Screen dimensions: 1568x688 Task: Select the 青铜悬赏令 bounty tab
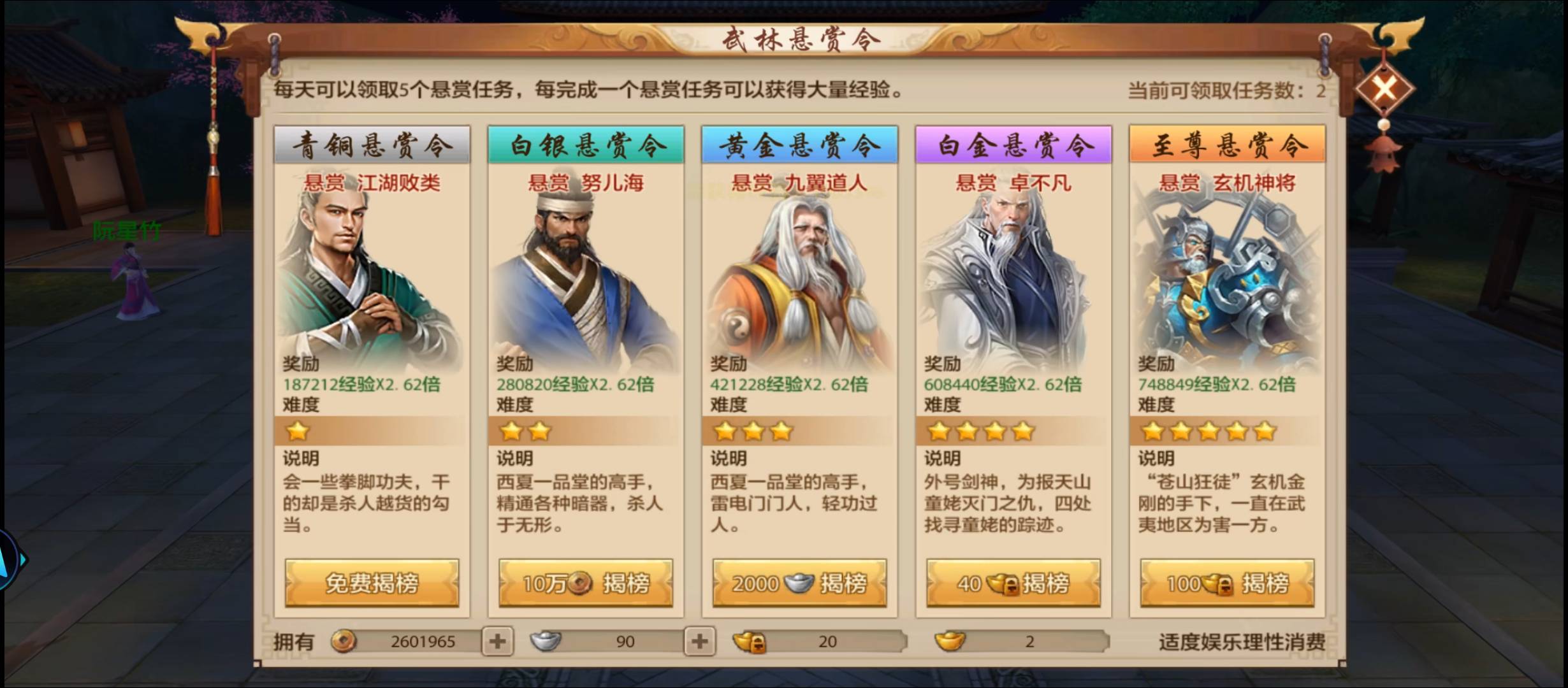click(x=372, y=145)
